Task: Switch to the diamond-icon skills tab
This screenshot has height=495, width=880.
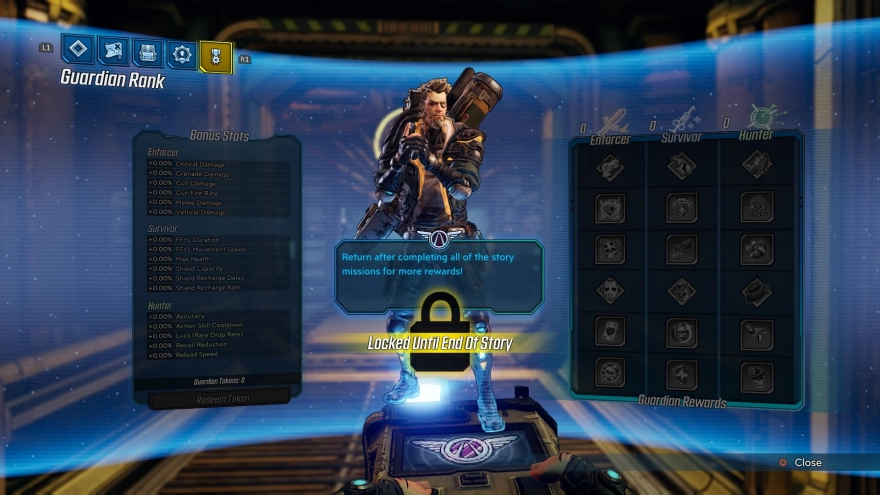Action: [x=78, y=50]
